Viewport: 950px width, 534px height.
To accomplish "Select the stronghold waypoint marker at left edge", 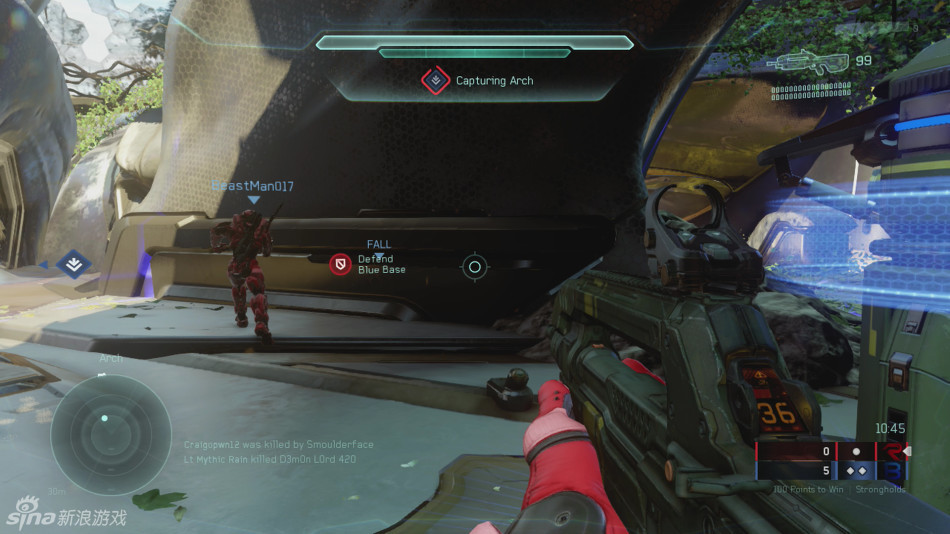I will pyautogui.click(x=73, y=265).
